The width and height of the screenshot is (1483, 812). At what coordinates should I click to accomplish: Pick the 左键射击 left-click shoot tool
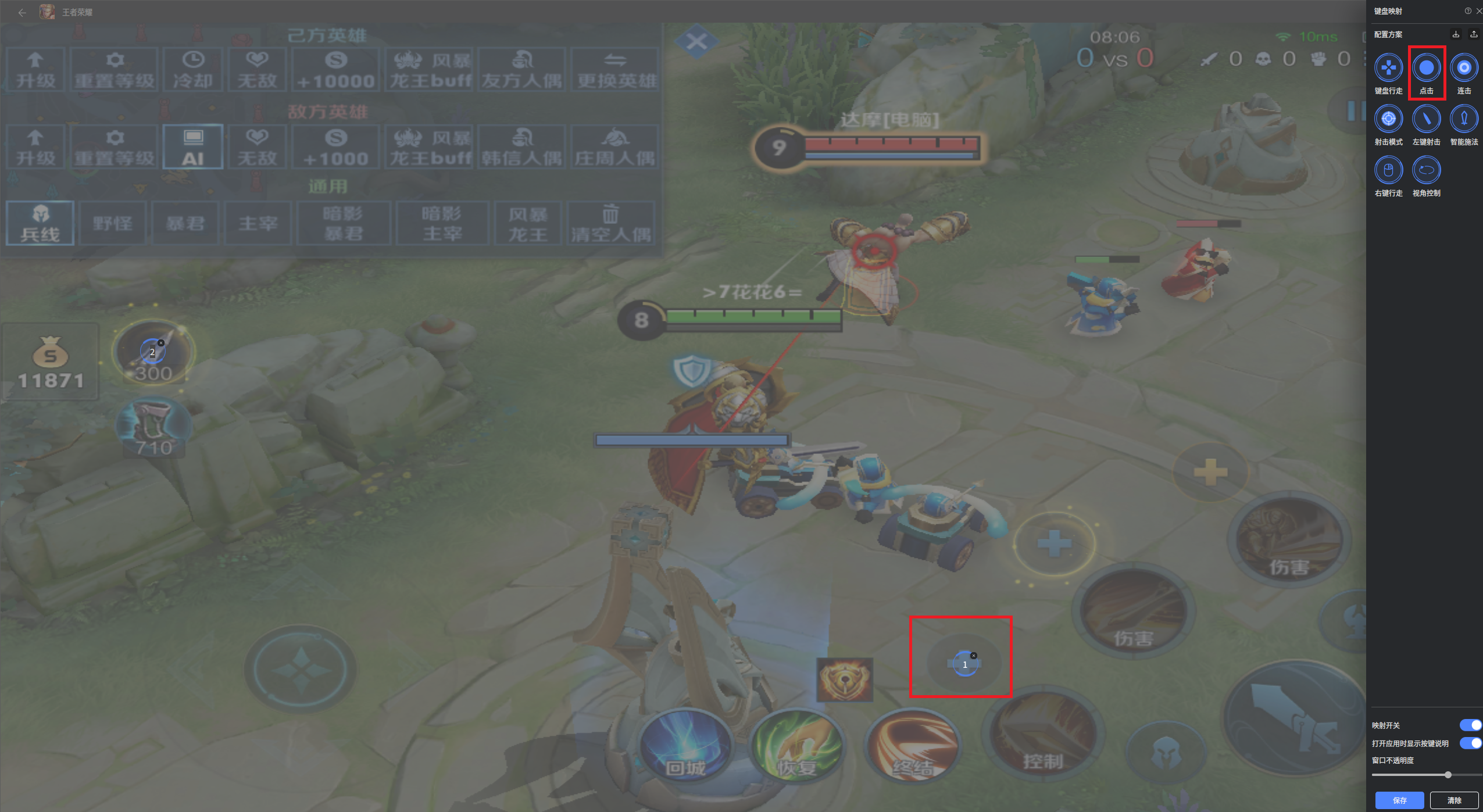1426,119
